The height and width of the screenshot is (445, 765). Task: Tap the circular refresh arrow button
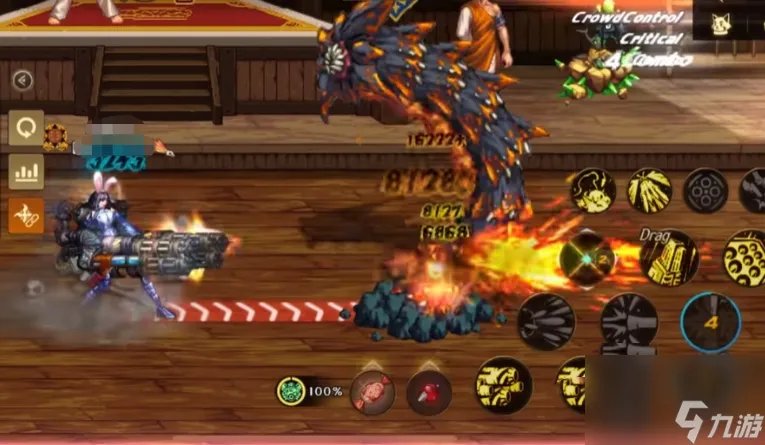coord(26,128)
